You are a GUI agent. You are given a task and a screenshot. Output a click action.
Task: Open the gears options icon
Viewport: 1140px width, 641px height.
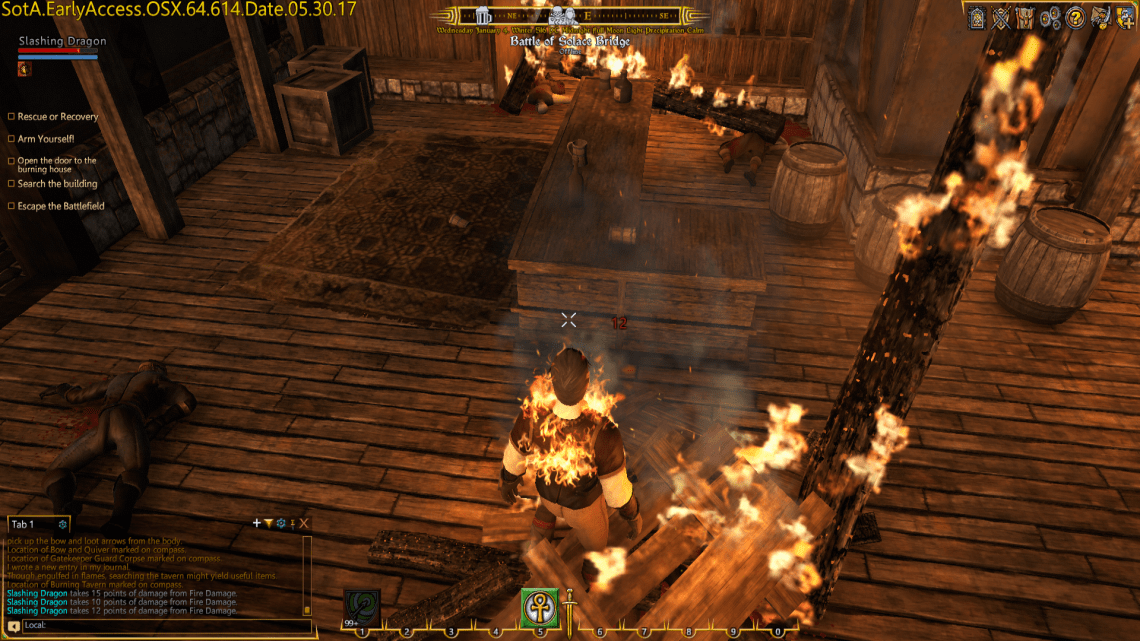1050,16
